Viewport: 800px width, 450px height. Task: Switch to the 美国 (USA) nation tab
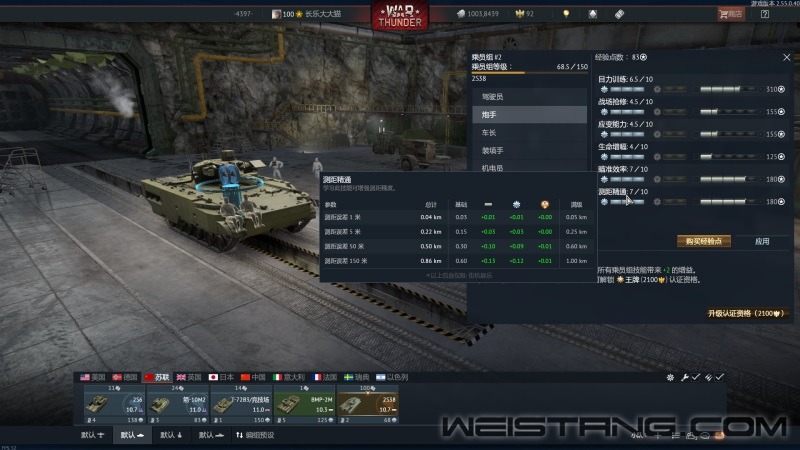pos(94,377)
